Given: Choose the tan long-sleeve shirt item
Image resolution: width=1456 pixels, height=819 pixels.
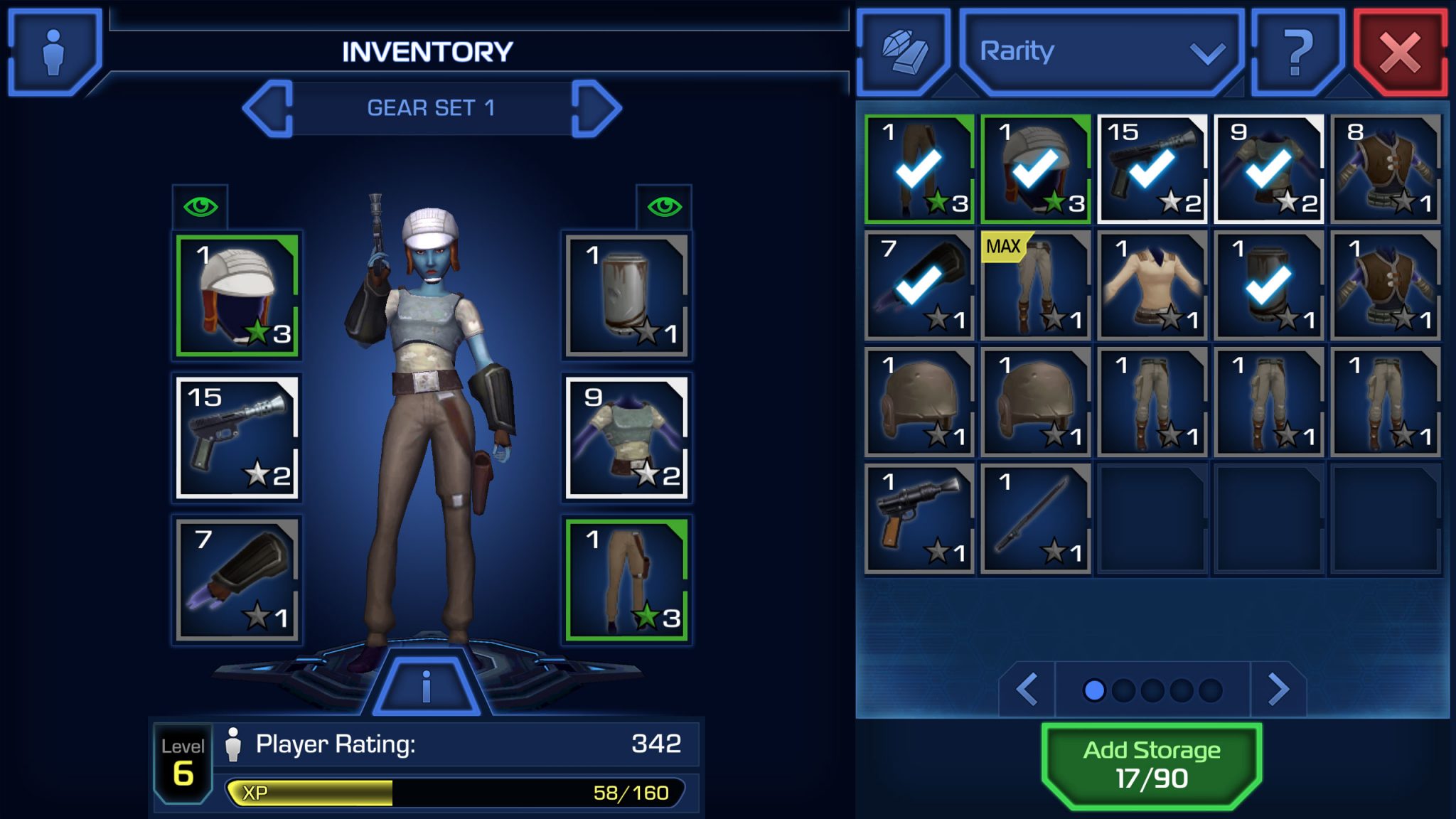Looking at the screenshot, I should [x=1152, y=286].
